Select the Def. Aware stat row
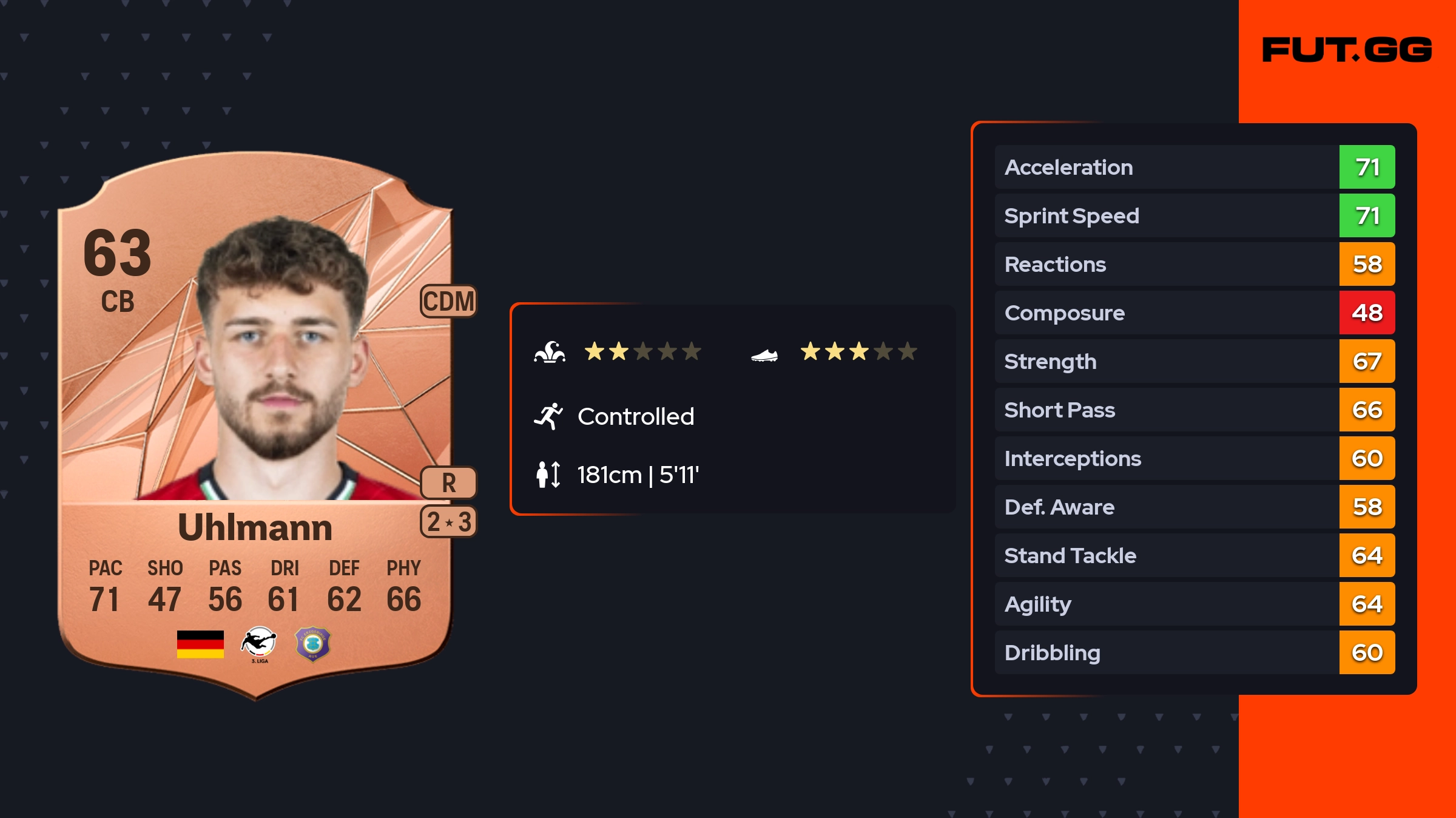Screen dimensions: 1456x818 [x=1194, y=507]
